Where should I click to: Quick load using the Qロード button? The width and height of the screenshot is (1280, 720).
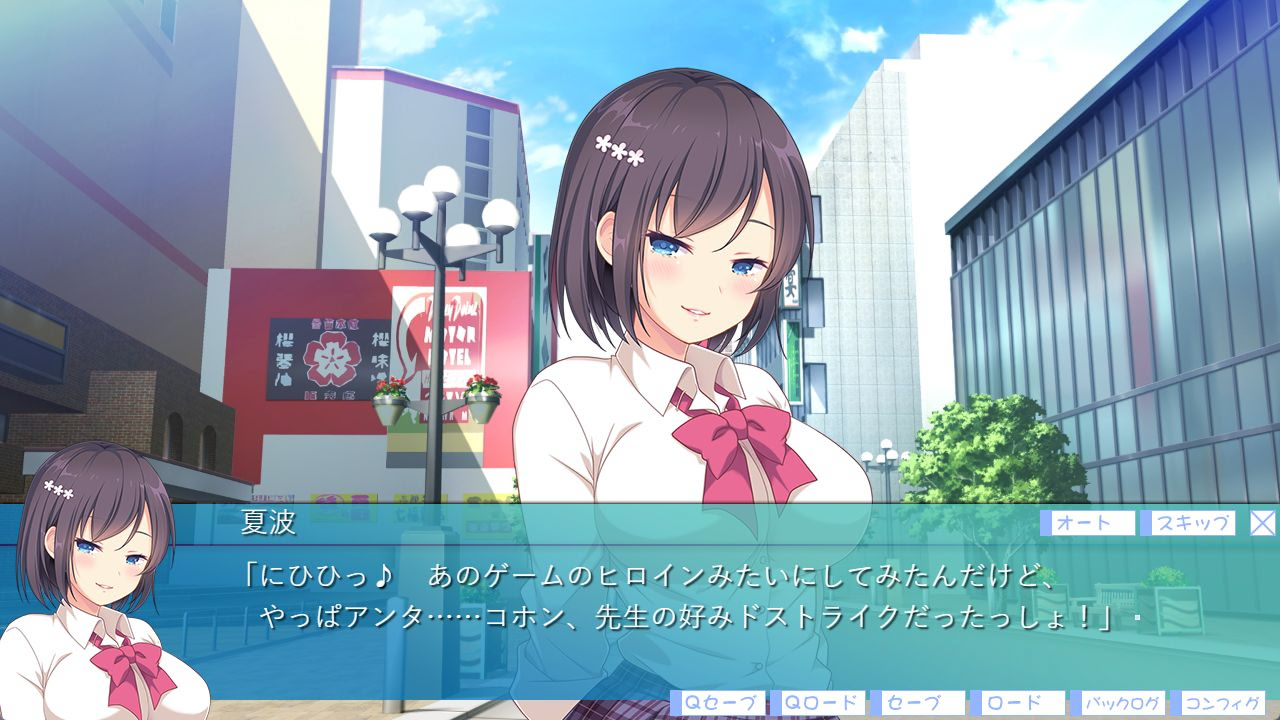point(818,703)
